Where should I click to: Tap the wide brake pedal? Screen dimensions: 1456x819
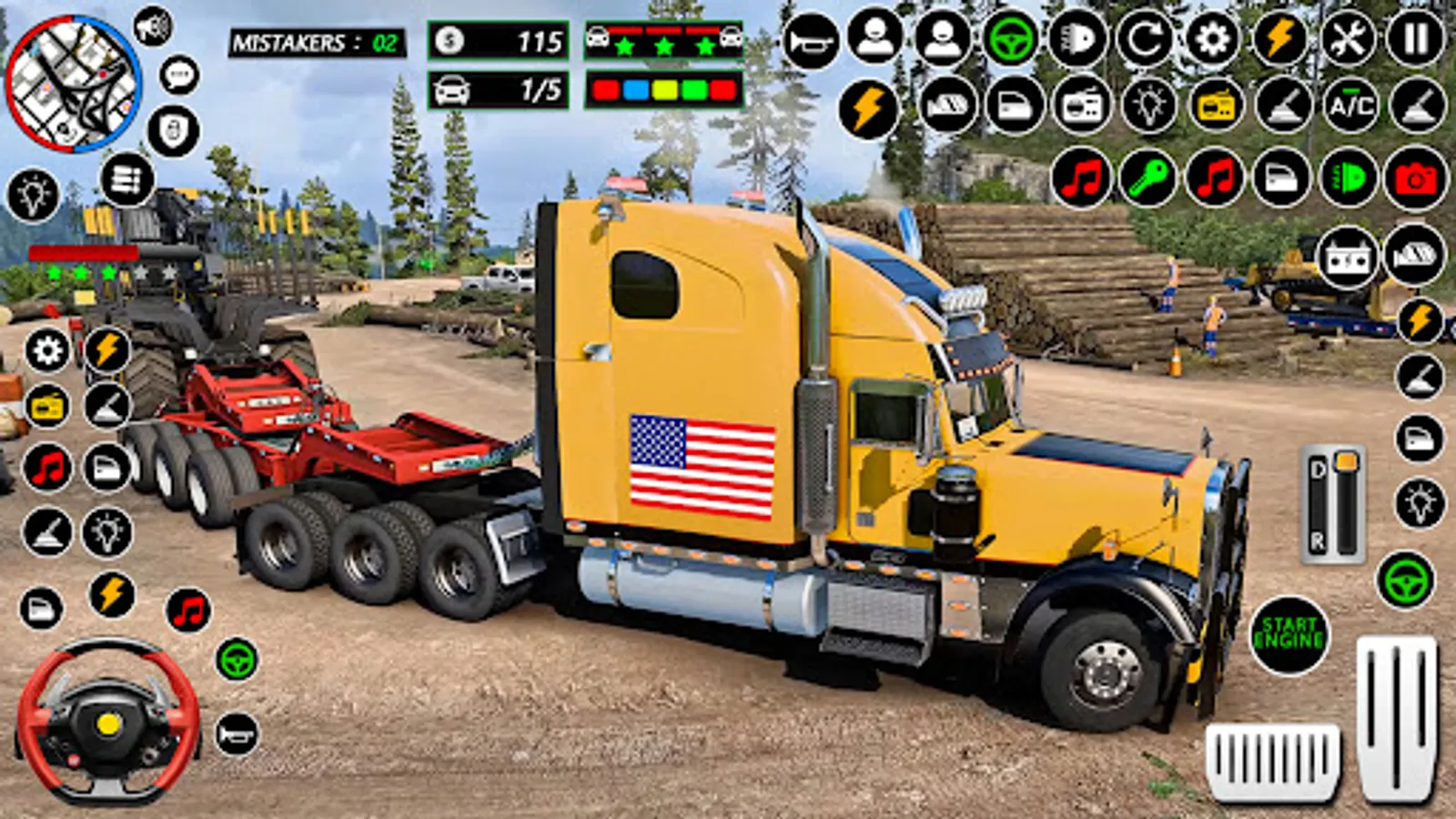(x=1272, y=761)
